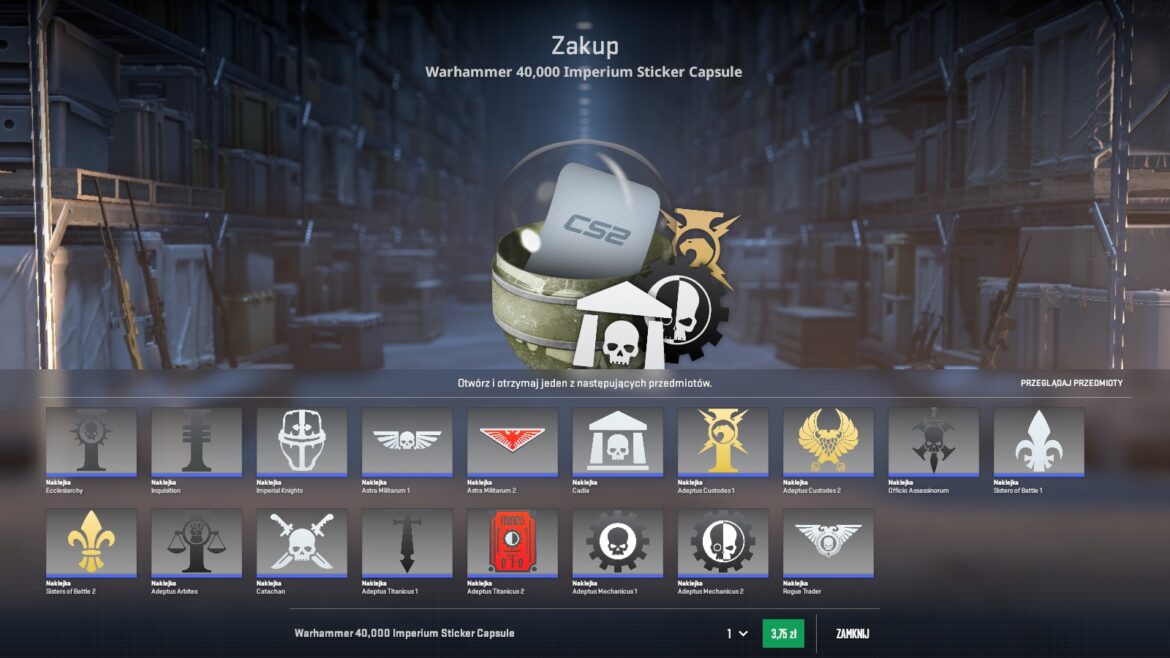Open PRZEGLĄDAJ PRZEDMIOTY item browser
Image resolution: width=1170 pixels, height=658 pixels.
[1071, 383]
